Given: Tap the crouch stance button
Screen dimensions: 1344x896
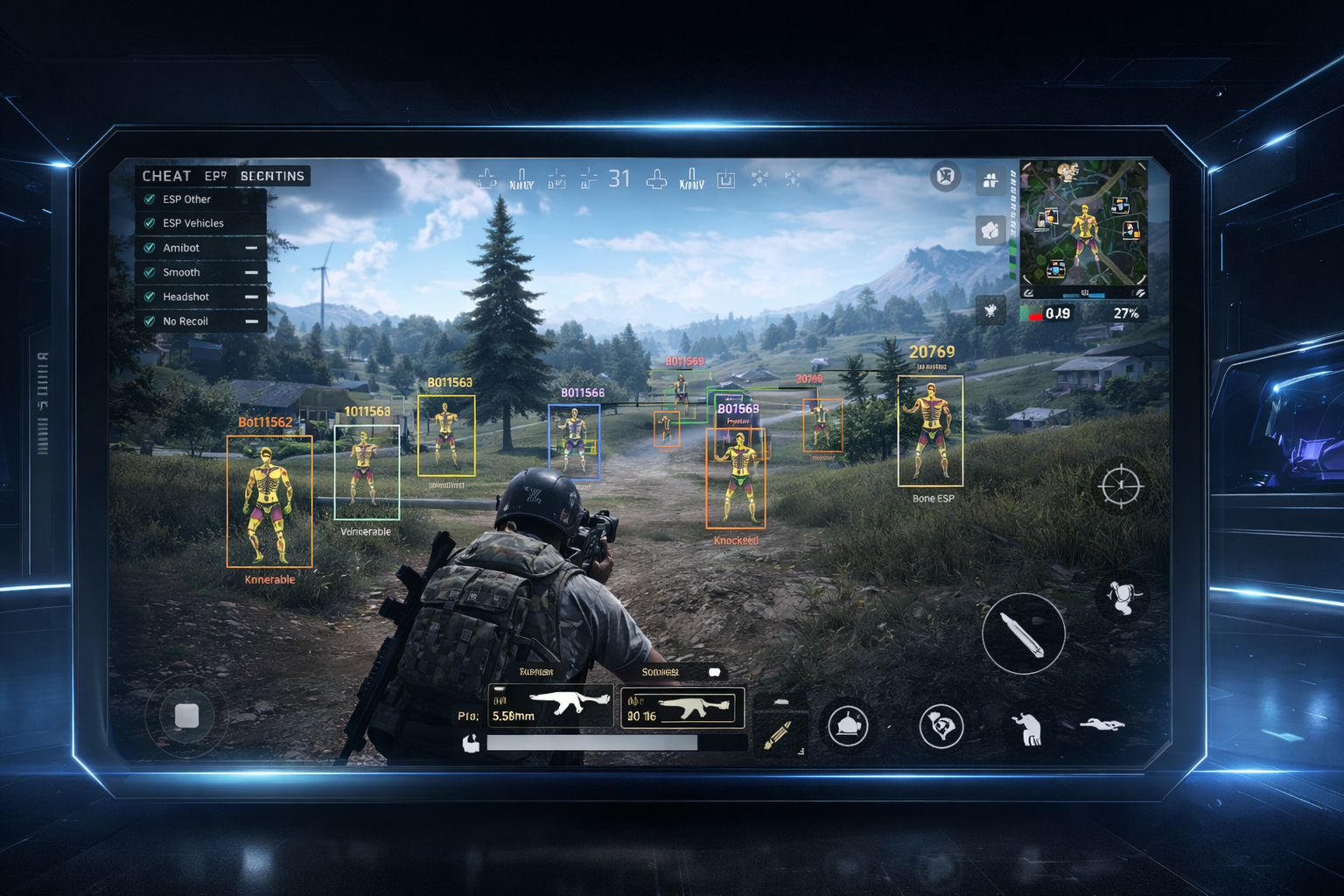Looking at the screenshot, I should (1027, 728).
